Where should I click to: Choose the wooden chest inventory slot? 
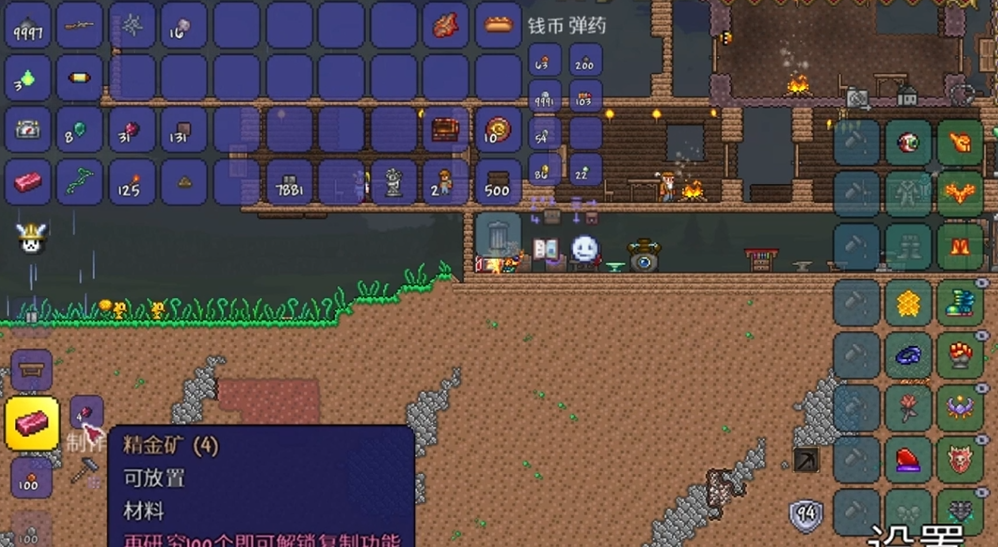point(445,129)
